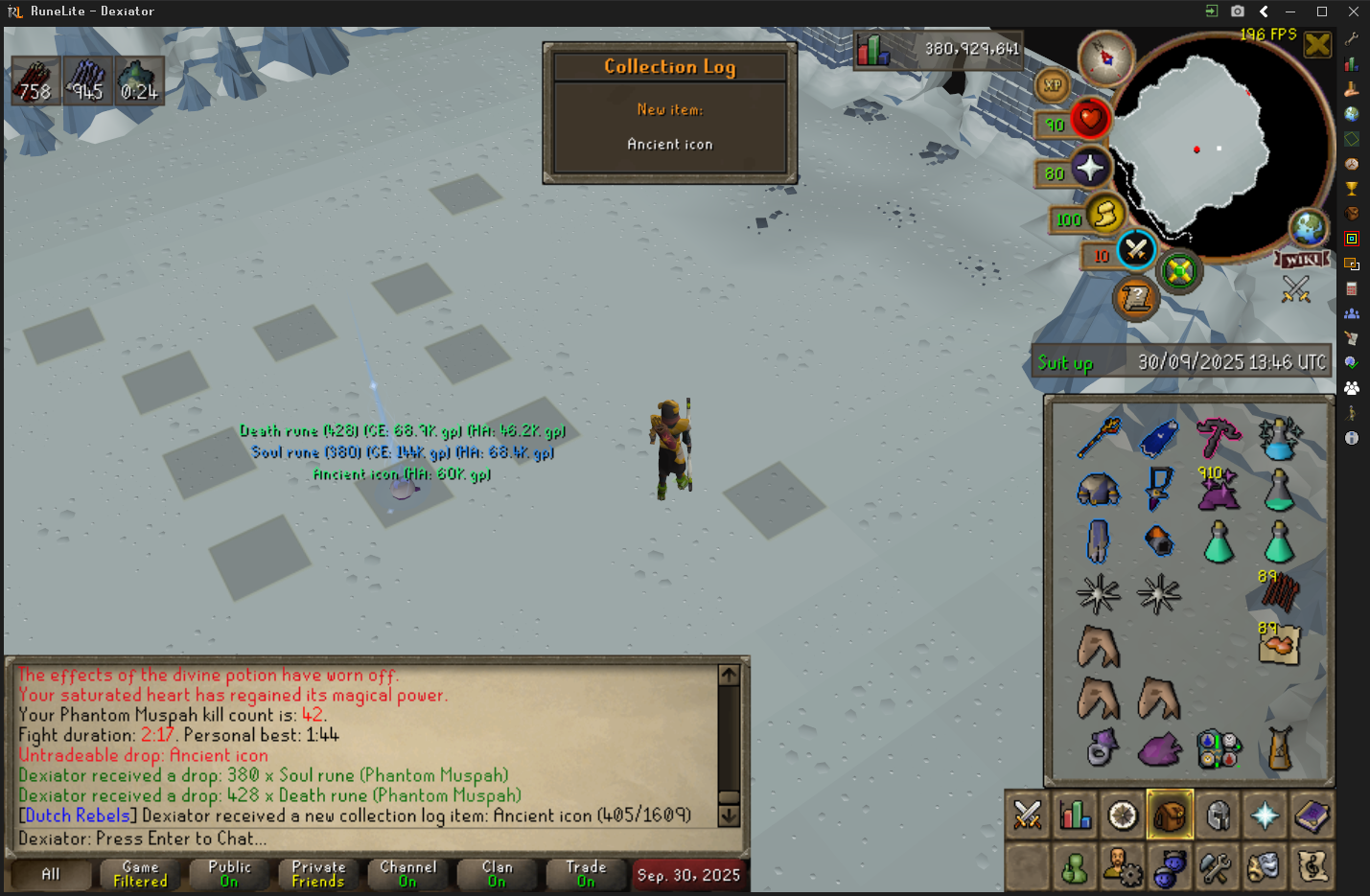Open the Spellbook tab
The width and height of the screenshot is (1370, 896).
point(1312,816)
